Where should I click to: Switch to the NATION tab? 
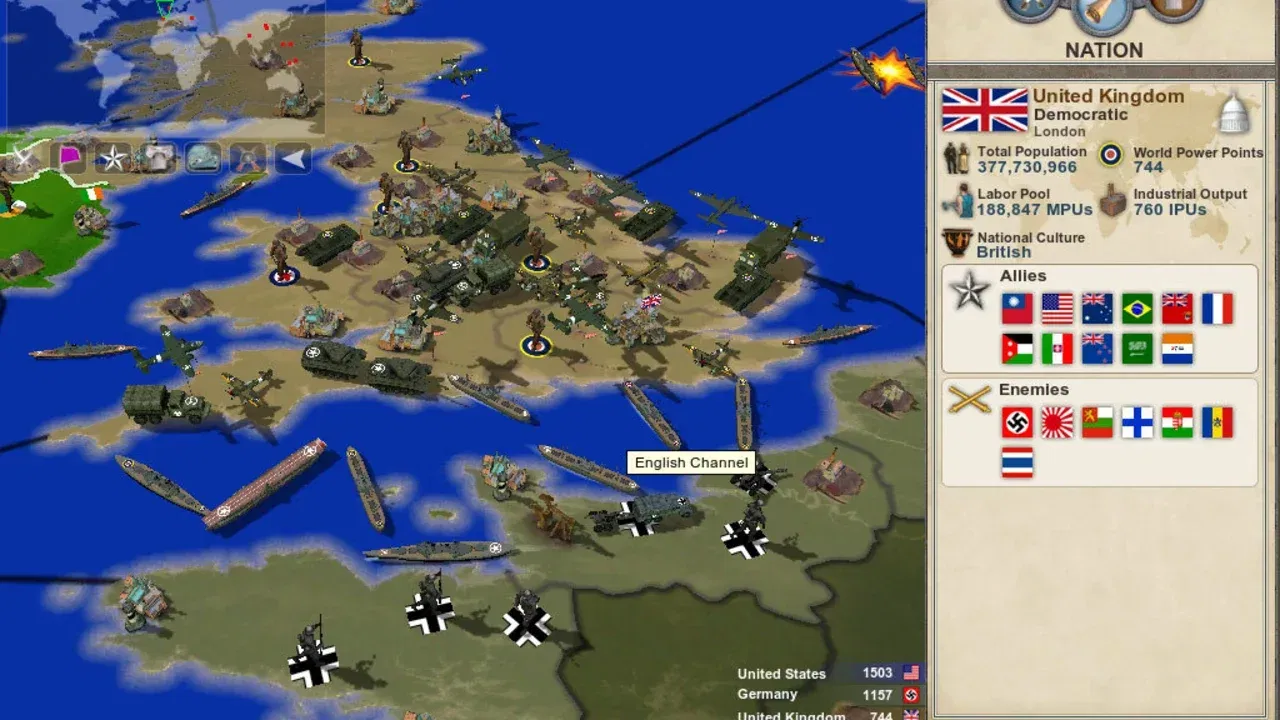[x=1103, y=50]
